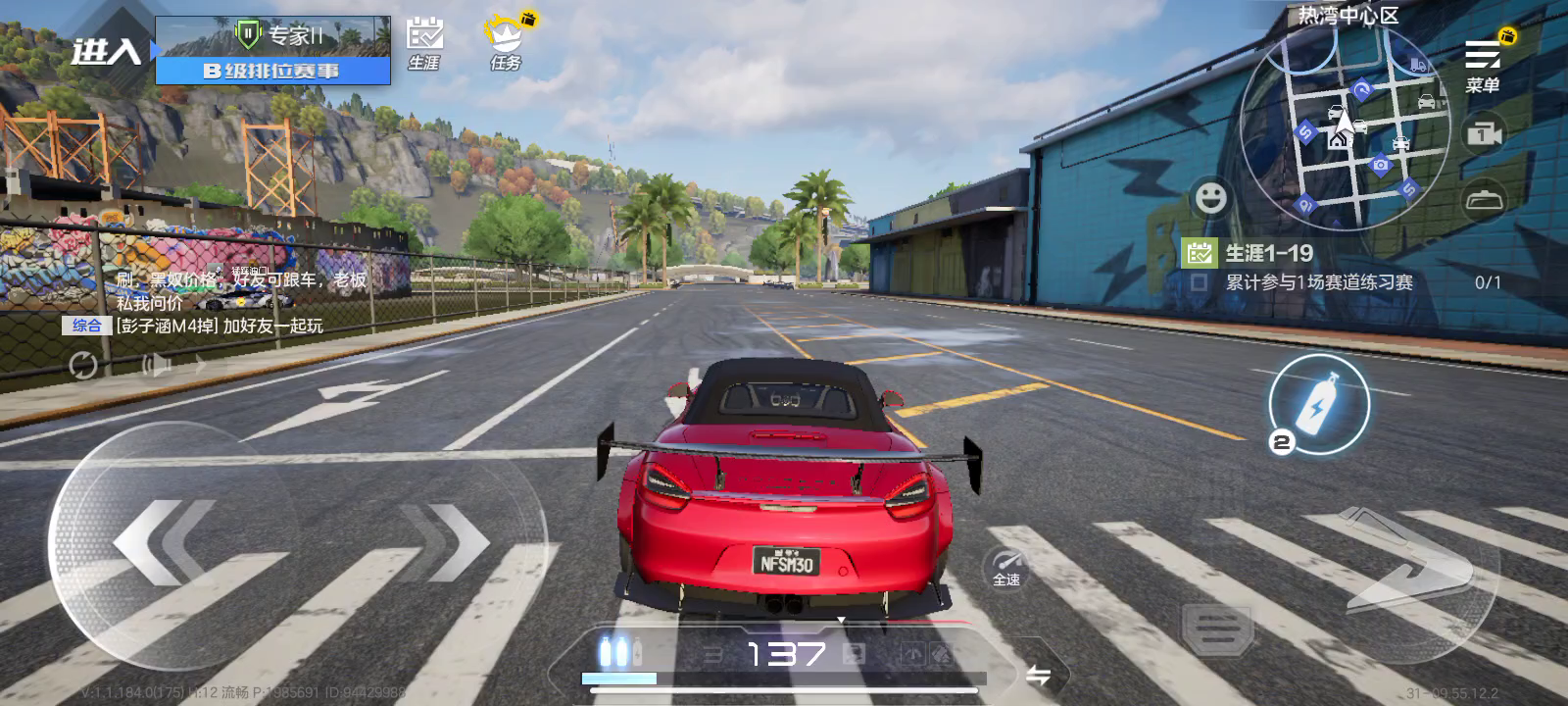Open the smiley emote button
This screenshot has height=706, width=1568.
pos(1211,197)
